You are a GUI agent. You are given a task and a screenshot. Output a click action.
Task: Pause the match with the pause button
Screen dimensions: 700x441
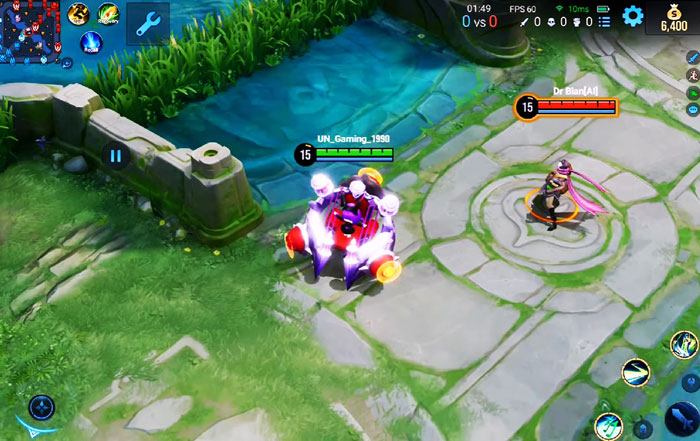tap(116, 155)
